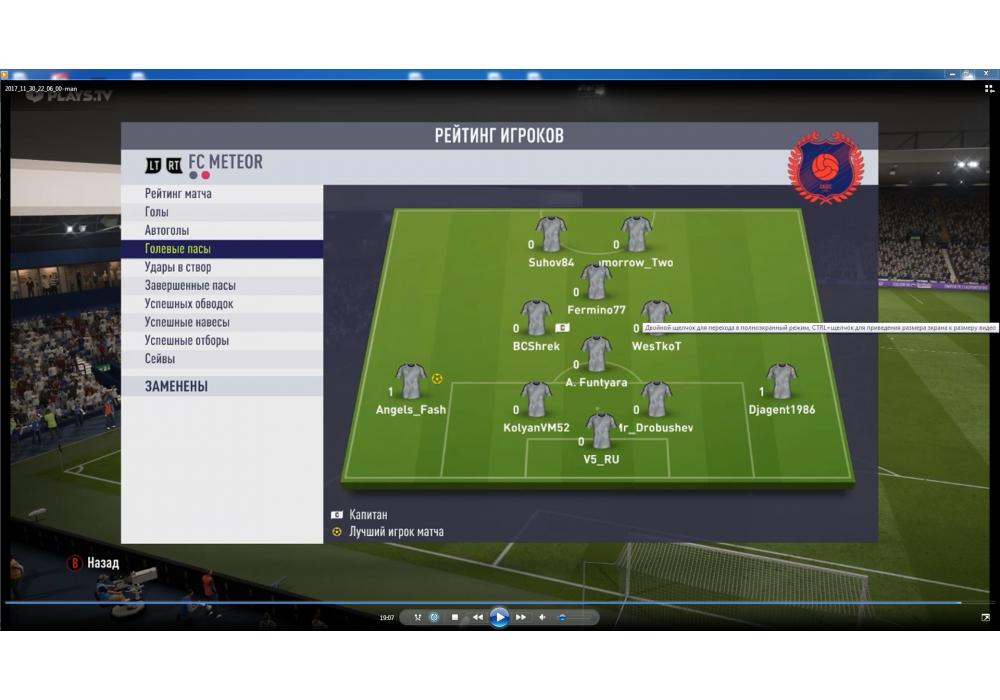
Task: Show the Автоголы stat
Action: (167, 230)
